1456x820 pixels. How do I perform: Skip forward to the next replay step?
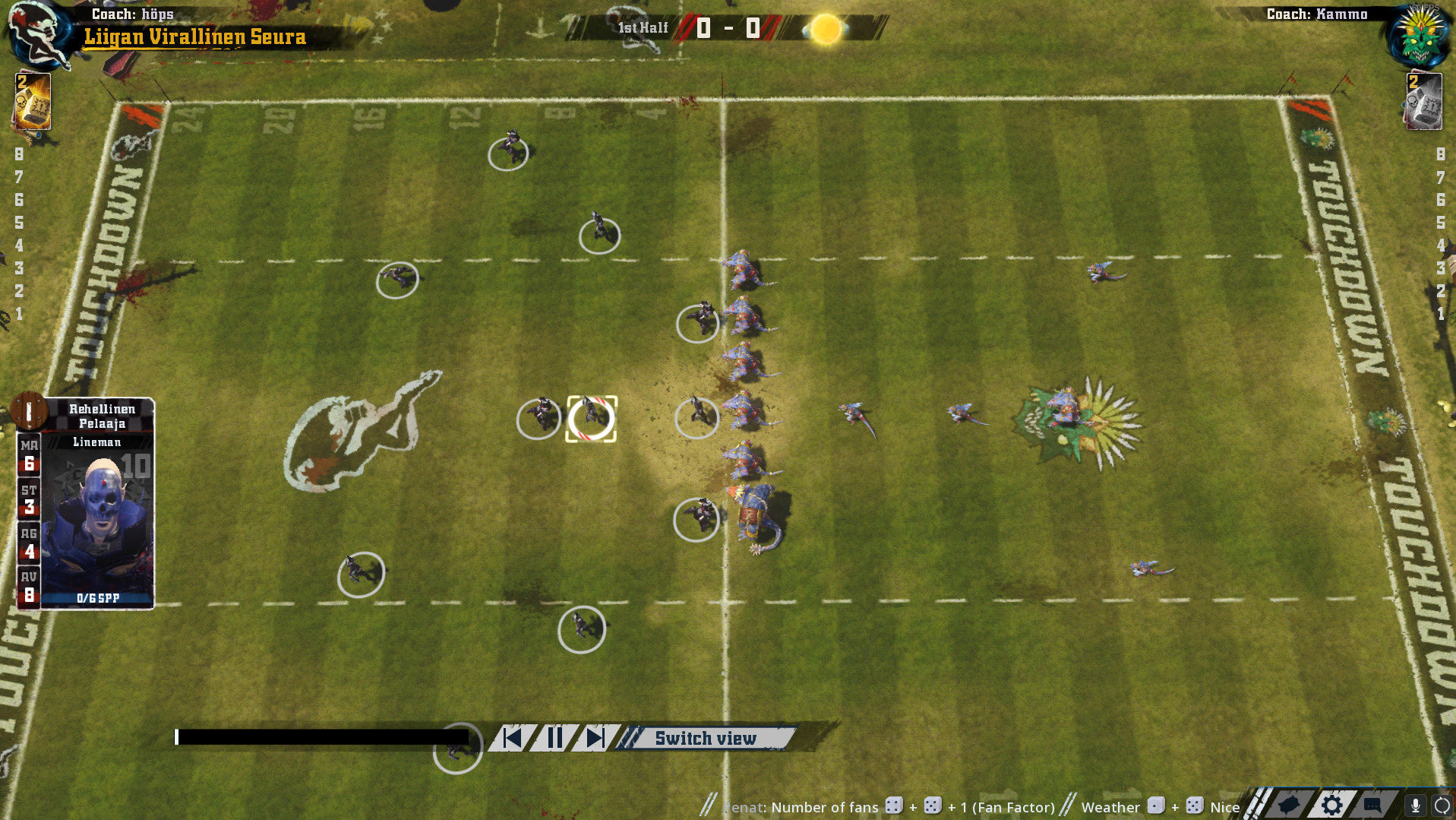click(595, 738)
